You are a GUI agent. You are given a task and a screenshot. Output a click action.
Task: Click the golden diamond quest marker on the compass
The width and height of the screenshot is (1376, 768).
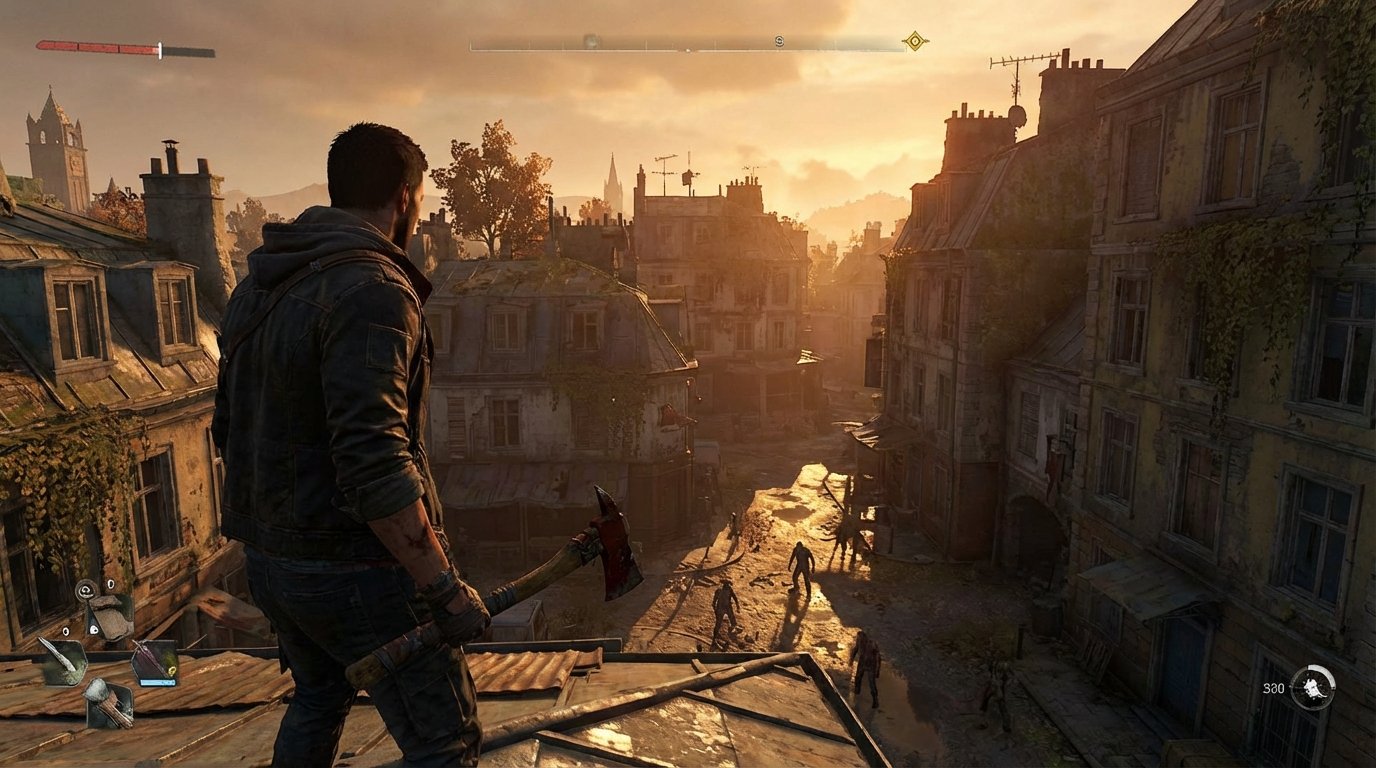(915, 42)
